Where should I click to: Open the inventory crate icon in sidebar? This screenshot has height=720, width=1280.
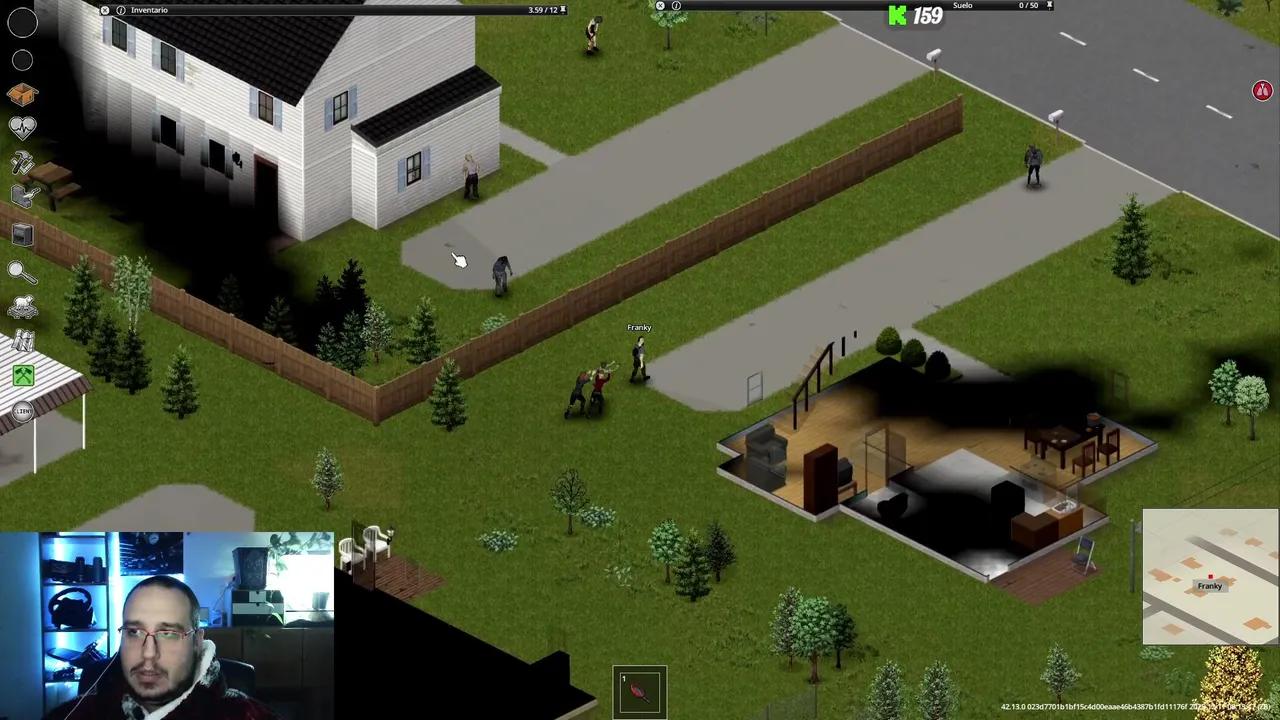point(22,93)
